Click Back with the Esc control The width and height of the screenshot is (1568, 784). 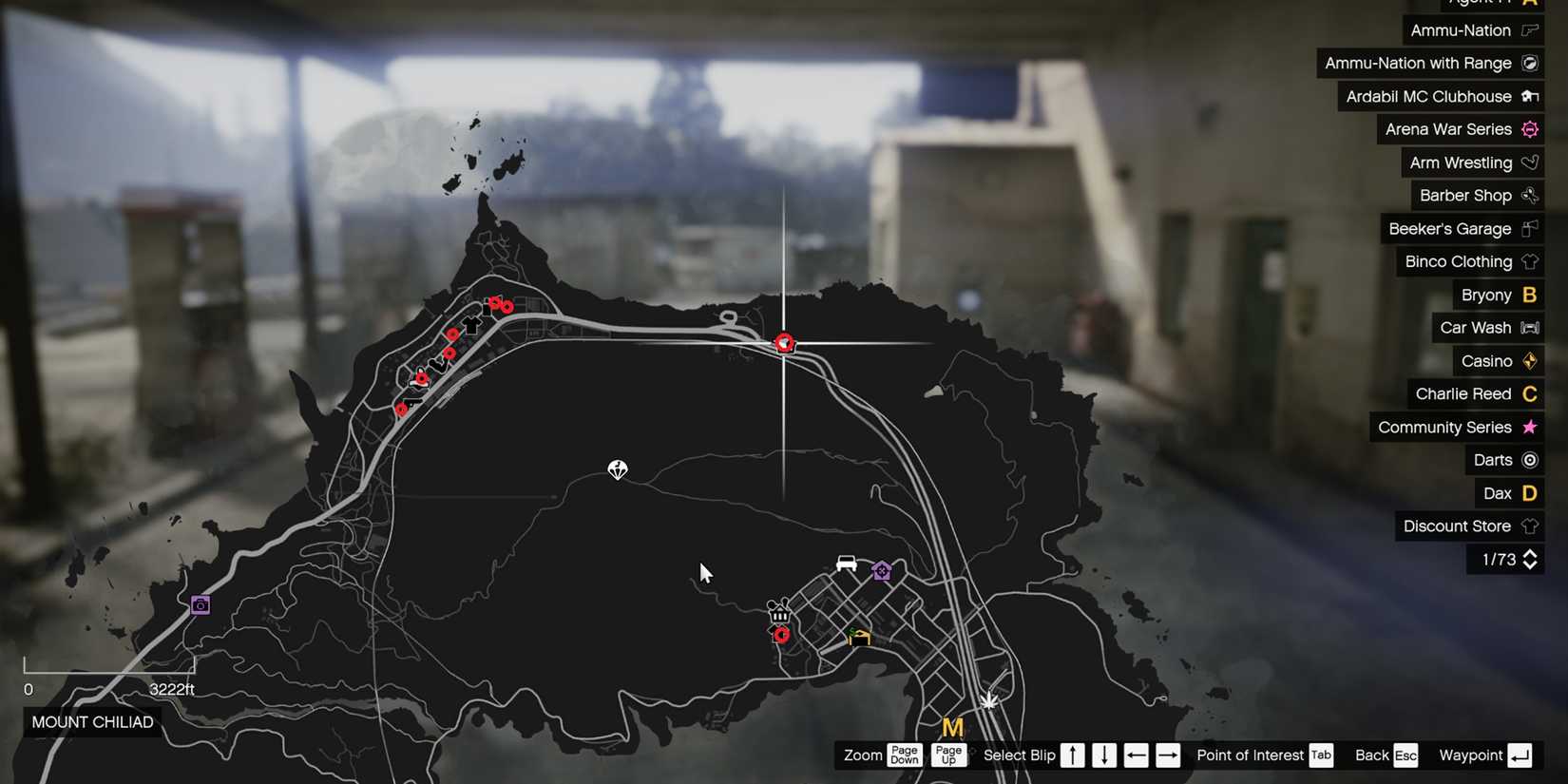1405,755
